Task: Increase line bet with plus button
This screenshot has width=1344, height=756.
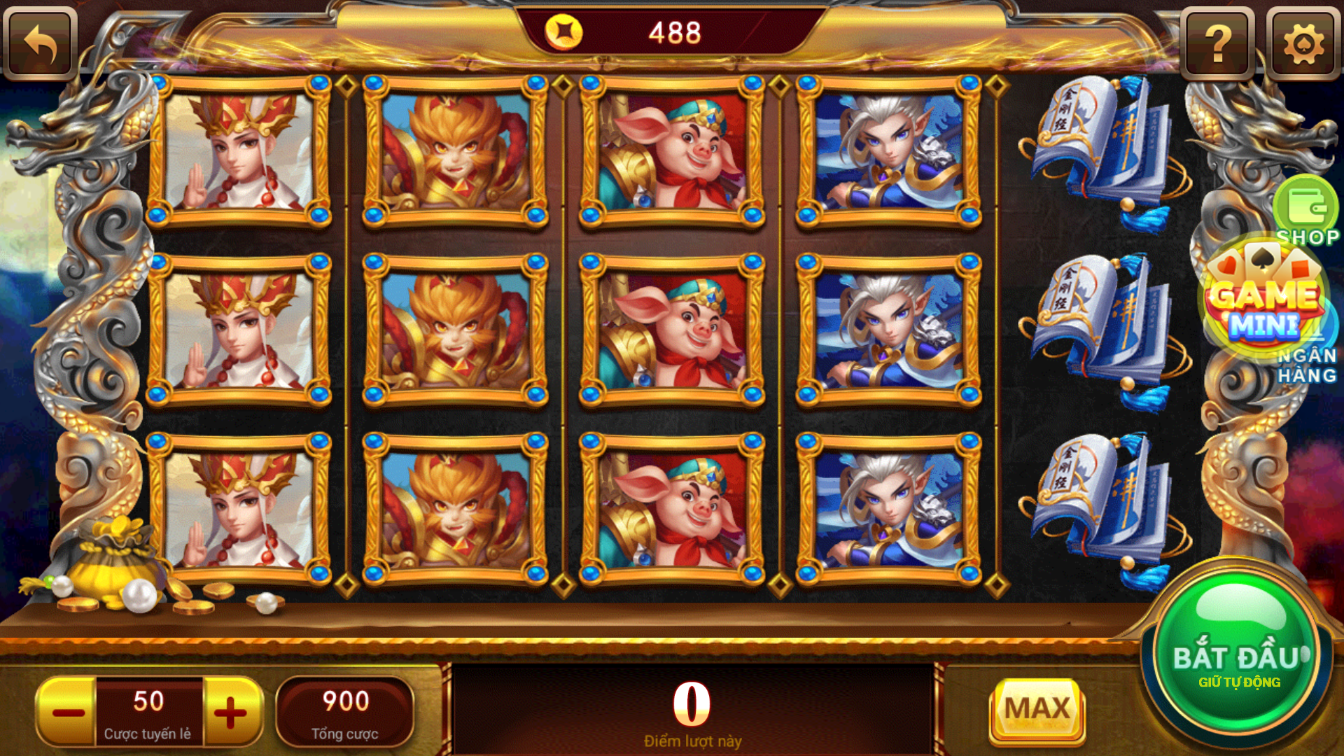Action: click(x=231, y=712)
